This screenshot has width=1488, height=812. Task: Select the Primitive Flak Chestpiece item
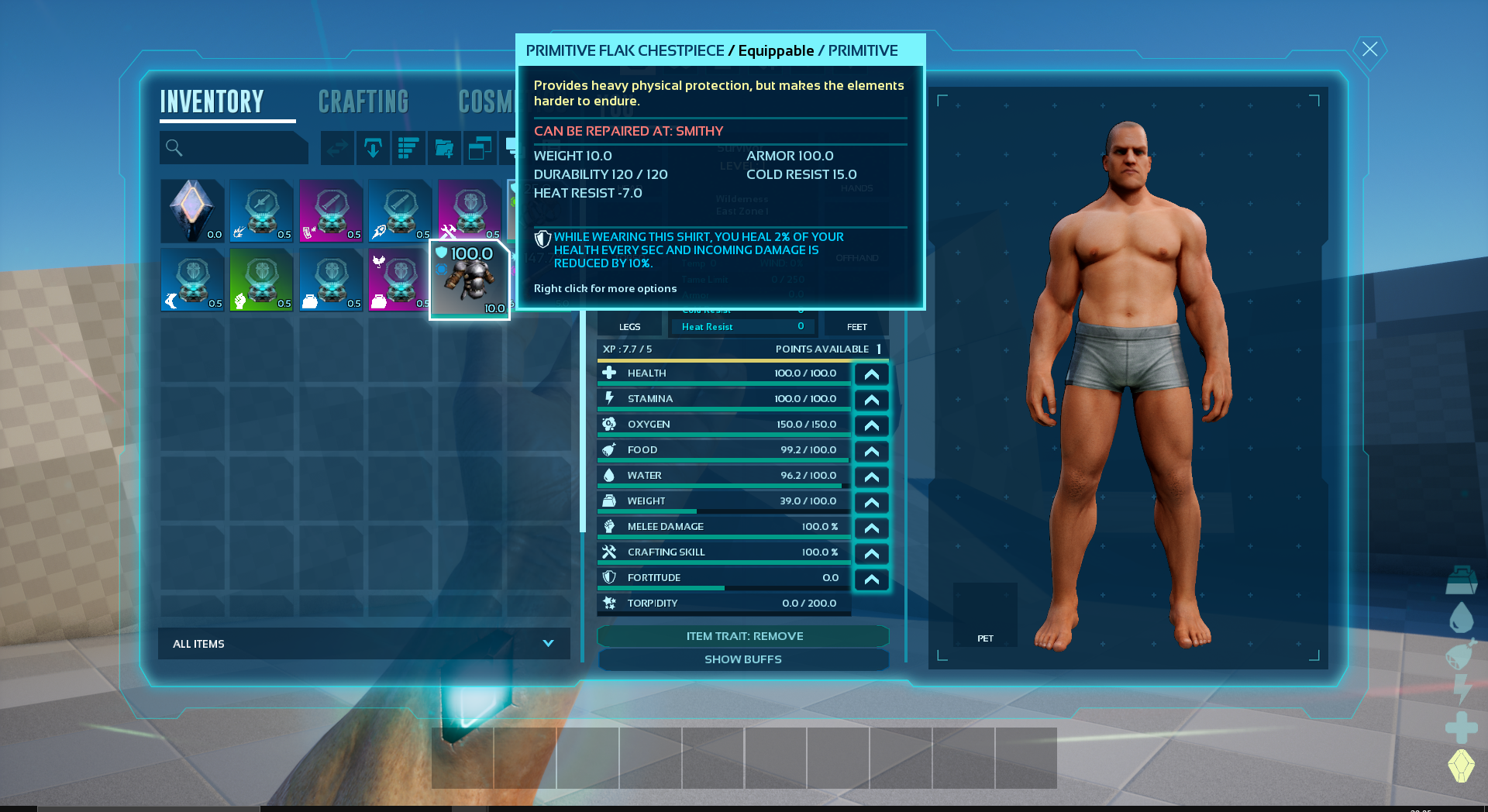470,280
